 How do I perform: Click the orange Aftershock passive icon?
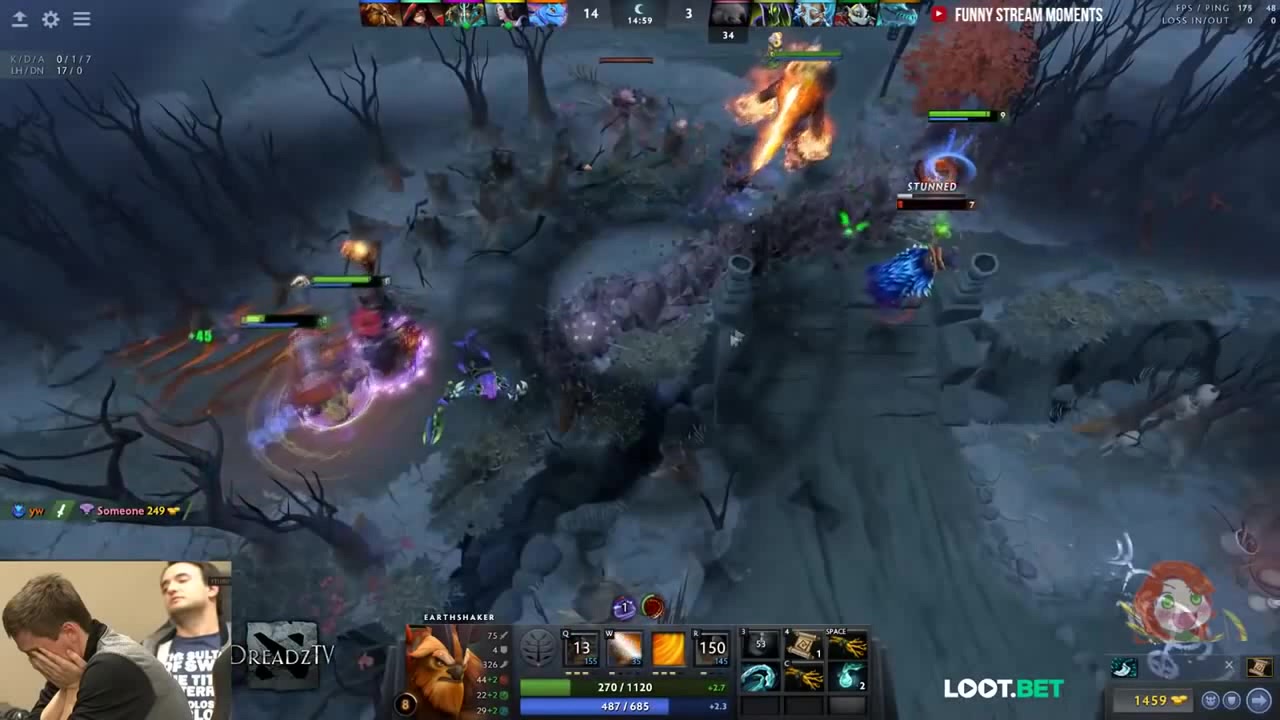668,649
